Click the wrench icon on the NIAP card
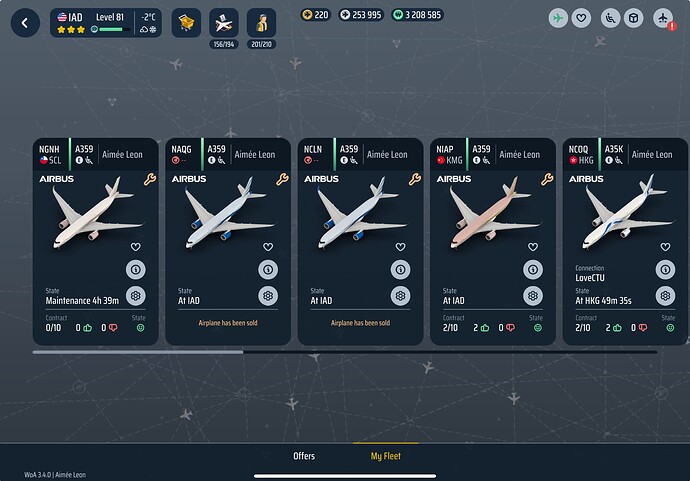This screenshot has width=690, height=481. coord(547,179)
